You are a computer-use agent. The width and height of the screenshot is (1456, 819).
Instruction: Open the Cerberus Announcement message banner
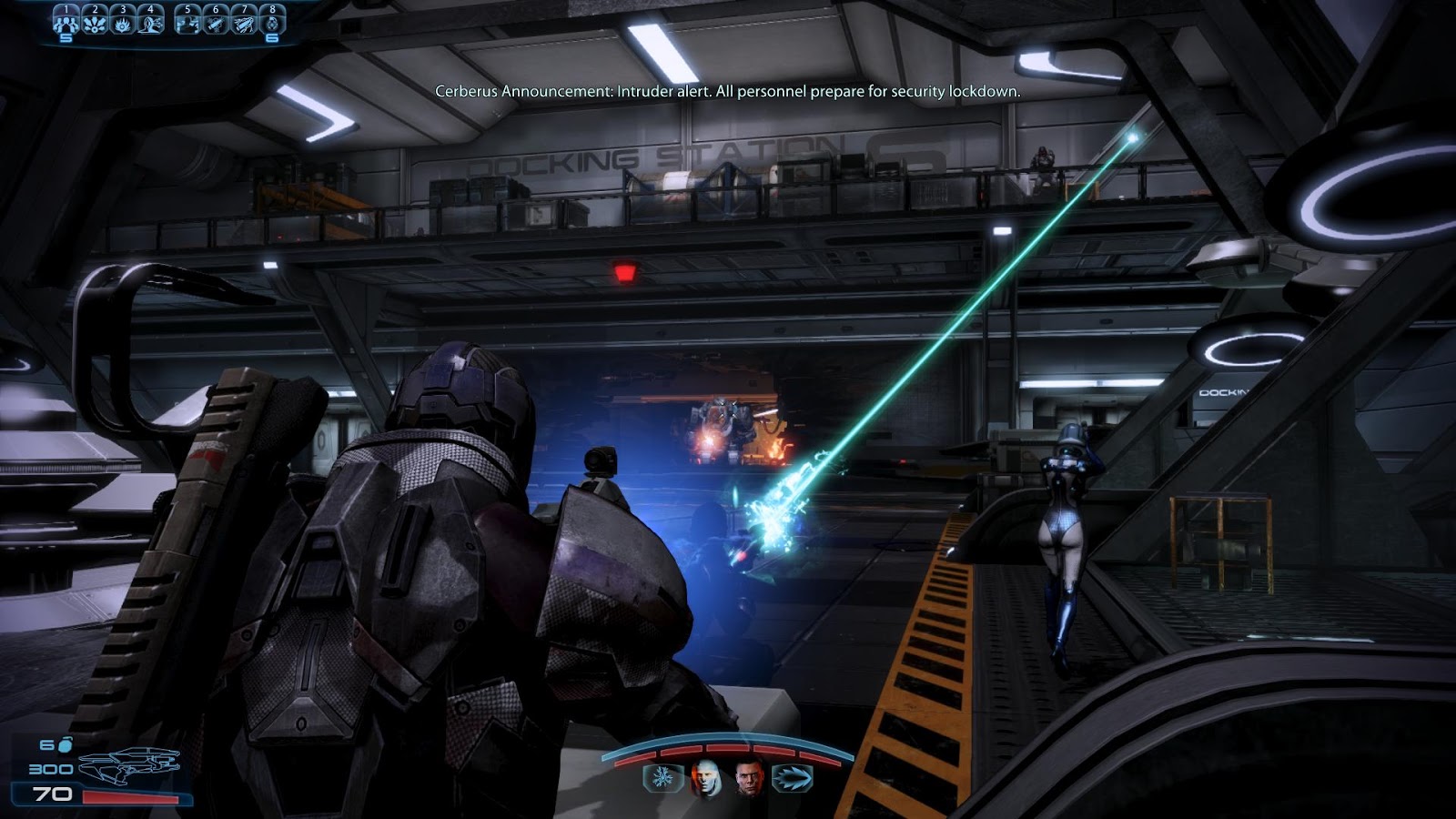(728, 91)
